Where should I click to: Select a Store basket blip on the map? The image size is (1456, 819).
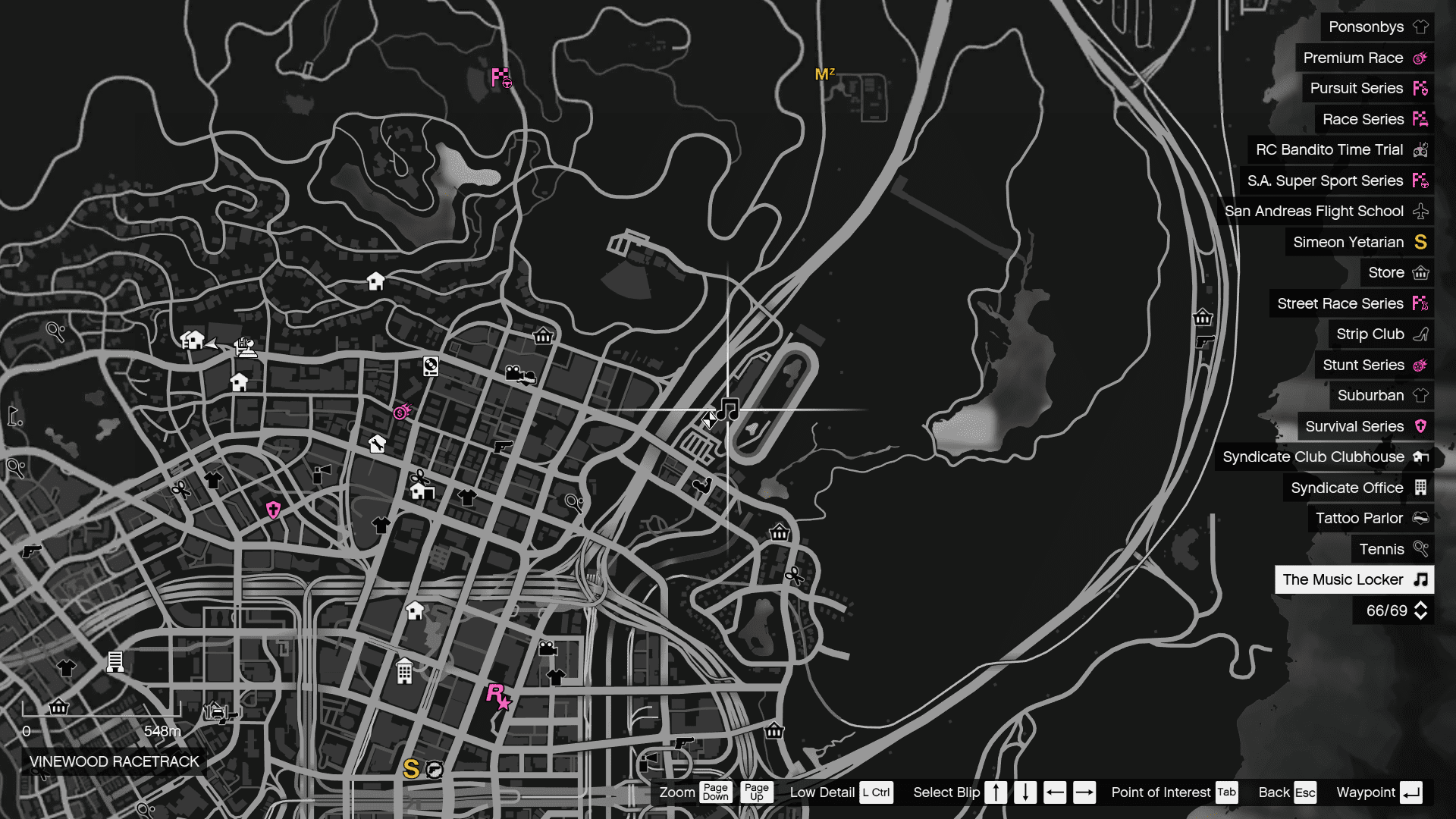542,336
